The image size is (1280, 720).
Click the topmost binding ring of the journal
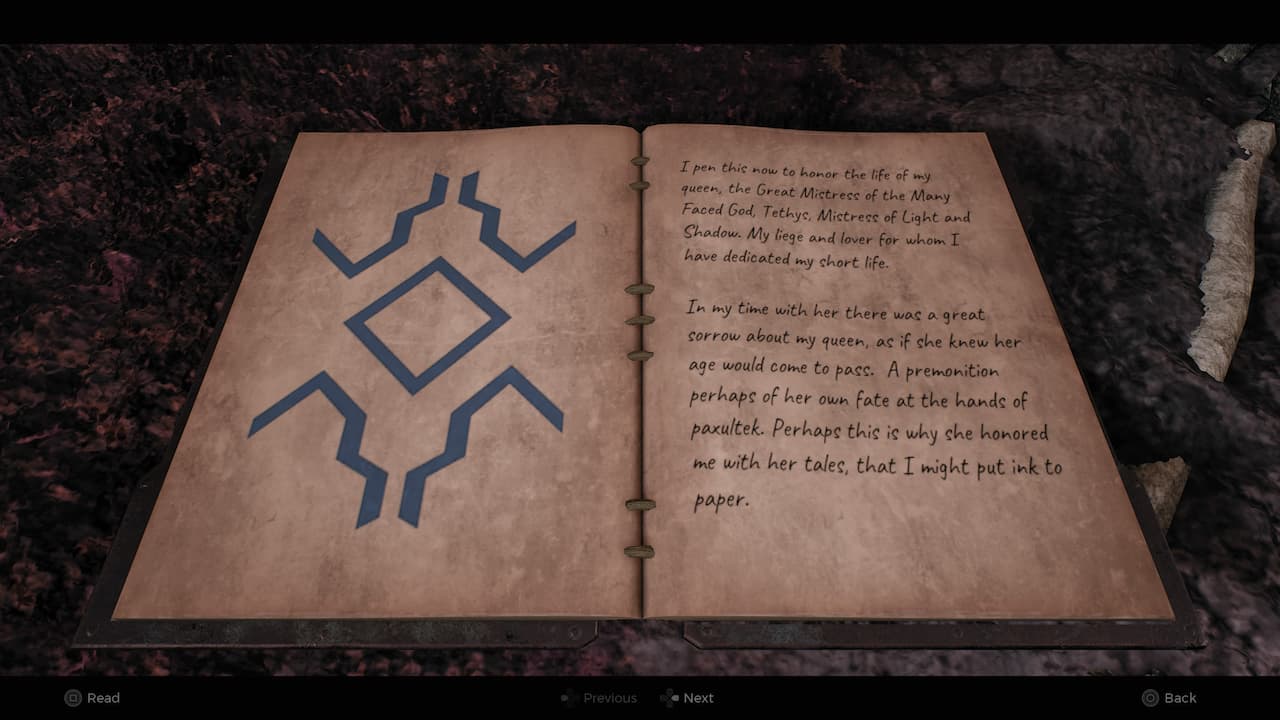click(640, 160)
